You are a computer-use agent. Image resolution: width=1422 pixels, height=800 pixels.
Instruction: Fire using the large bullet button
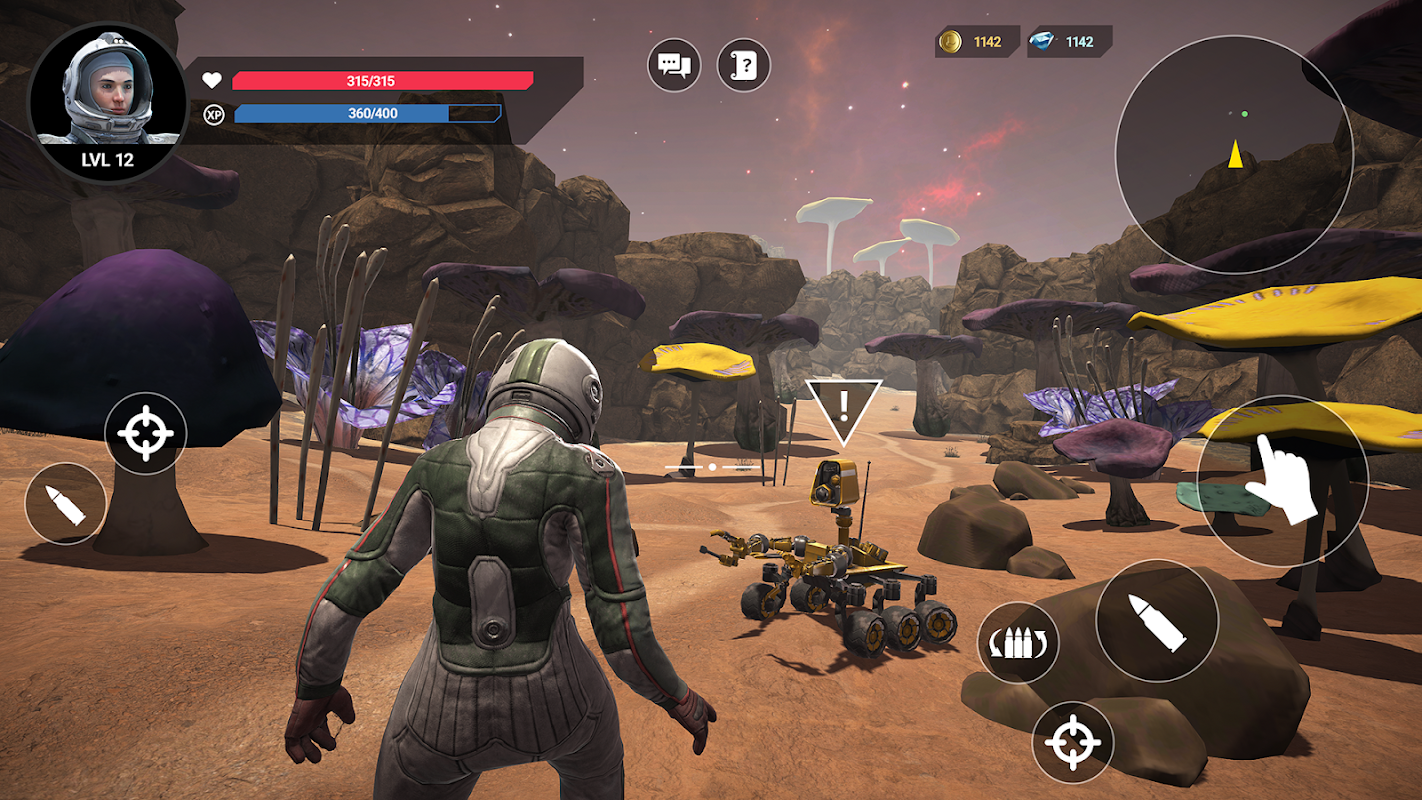1157,621
